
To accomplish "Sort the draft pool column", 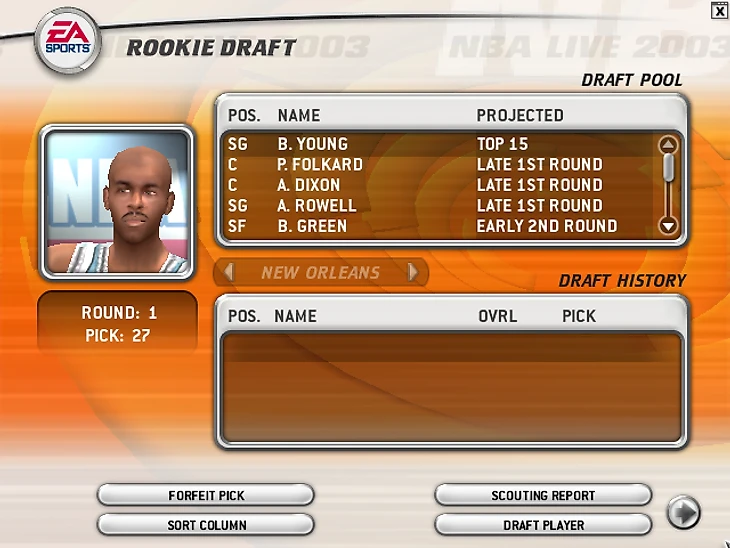I will [206, 525].
